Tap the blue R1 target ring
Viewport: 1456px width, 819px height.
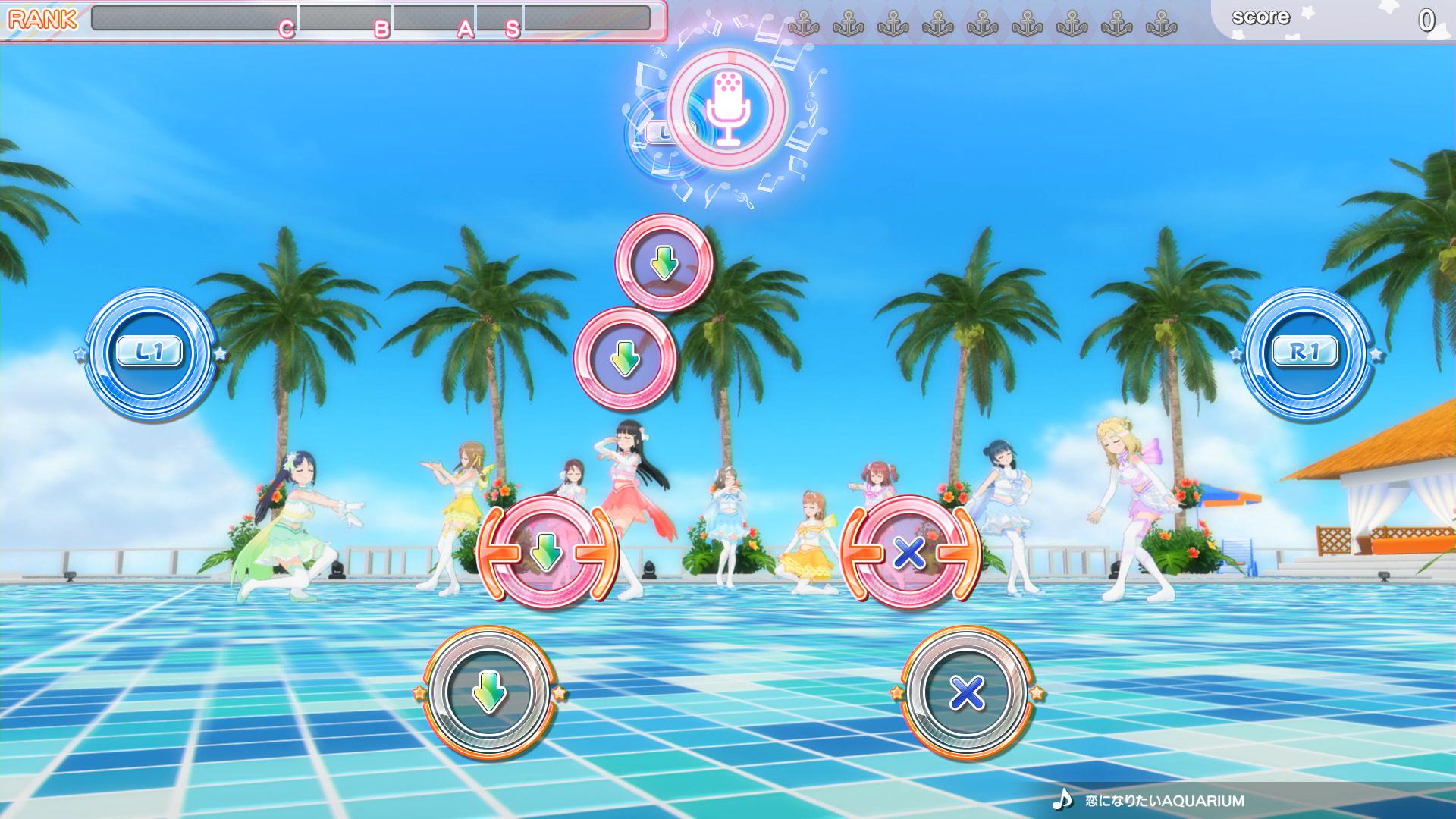click(1306, 353)
